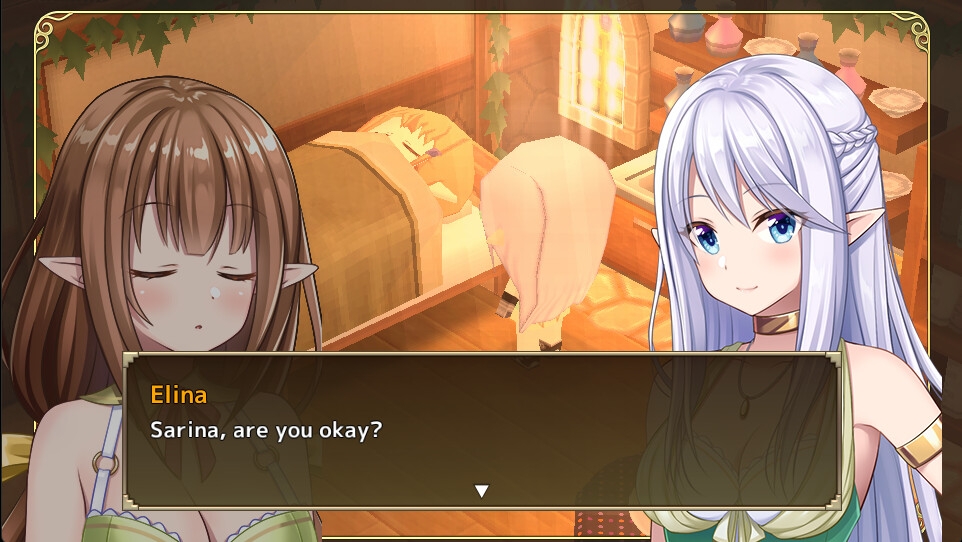Advance Elina's dialogue text box
Image resolution: width=962 pixels, height=542 pixels.
click(480, 431)
